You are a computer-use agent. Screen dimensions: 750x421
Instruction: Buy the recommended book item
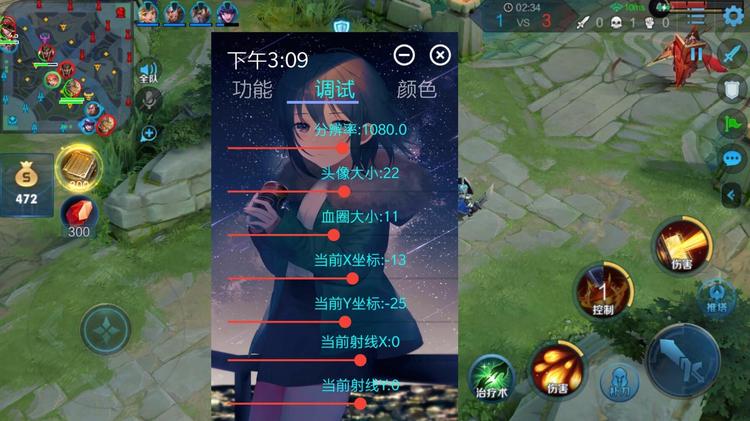point(76,167)
